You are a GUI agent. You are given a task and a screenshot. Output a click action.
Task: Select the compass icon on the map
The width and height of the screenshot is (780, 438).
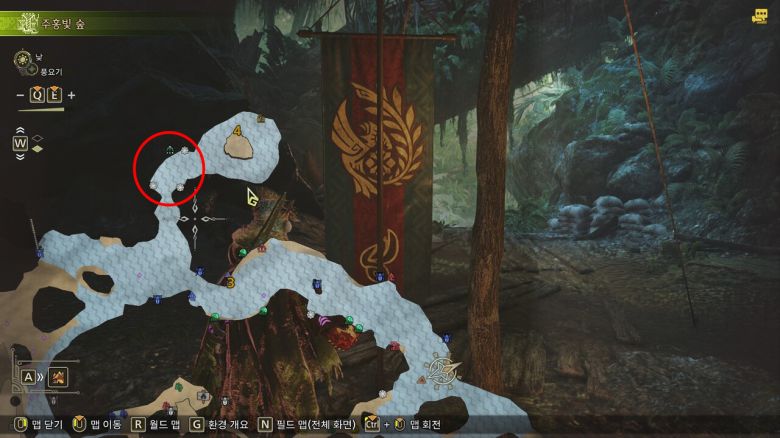coord(445,370)
